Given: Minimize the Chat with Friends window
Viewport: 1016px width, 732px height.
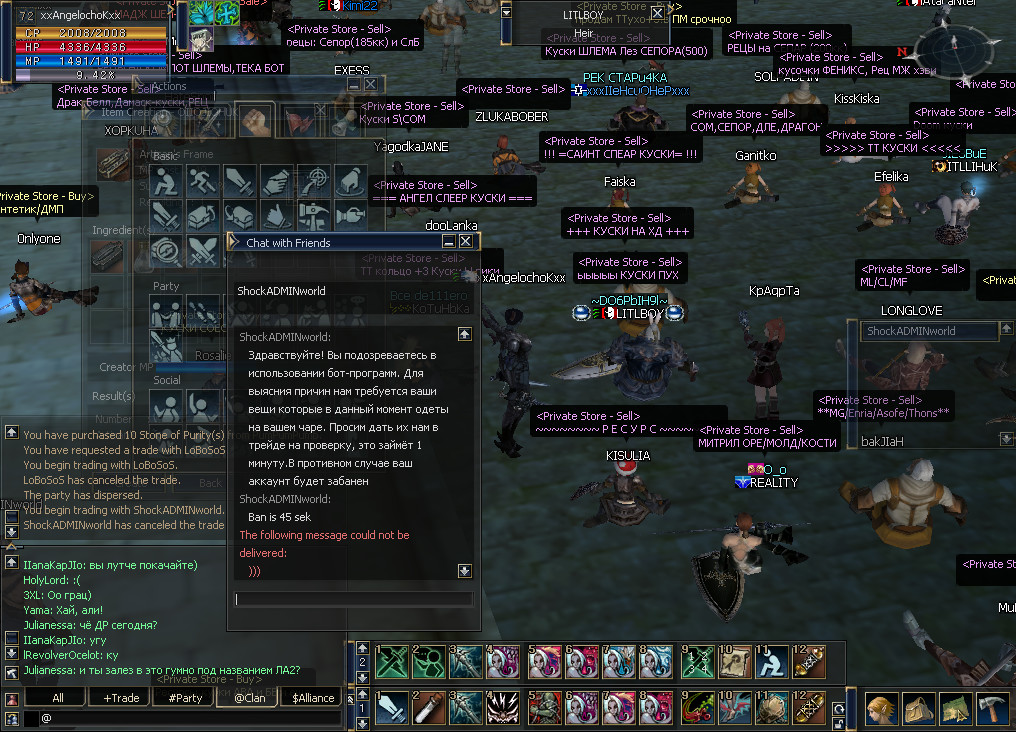Looking at the screenshot, I should coord(449,242).
